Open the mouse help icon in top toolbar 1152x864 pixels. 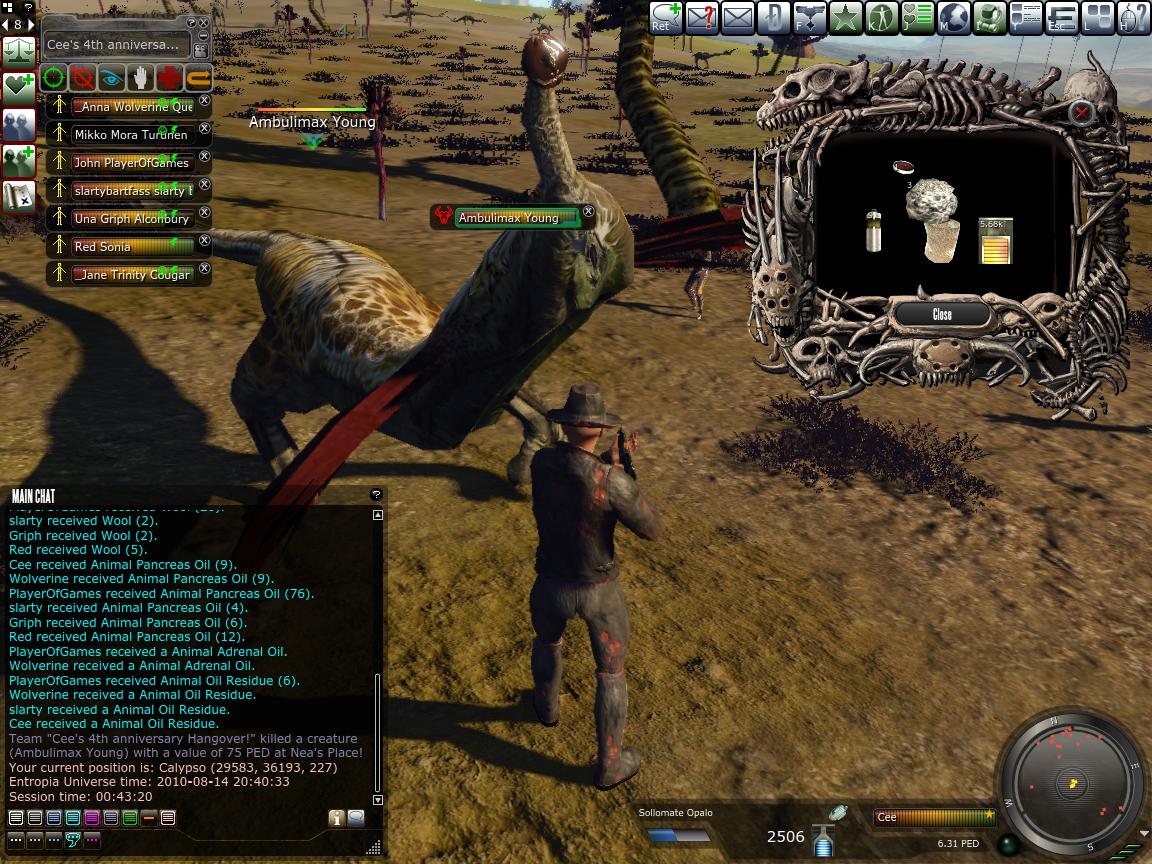click(x=1133, y=18)
